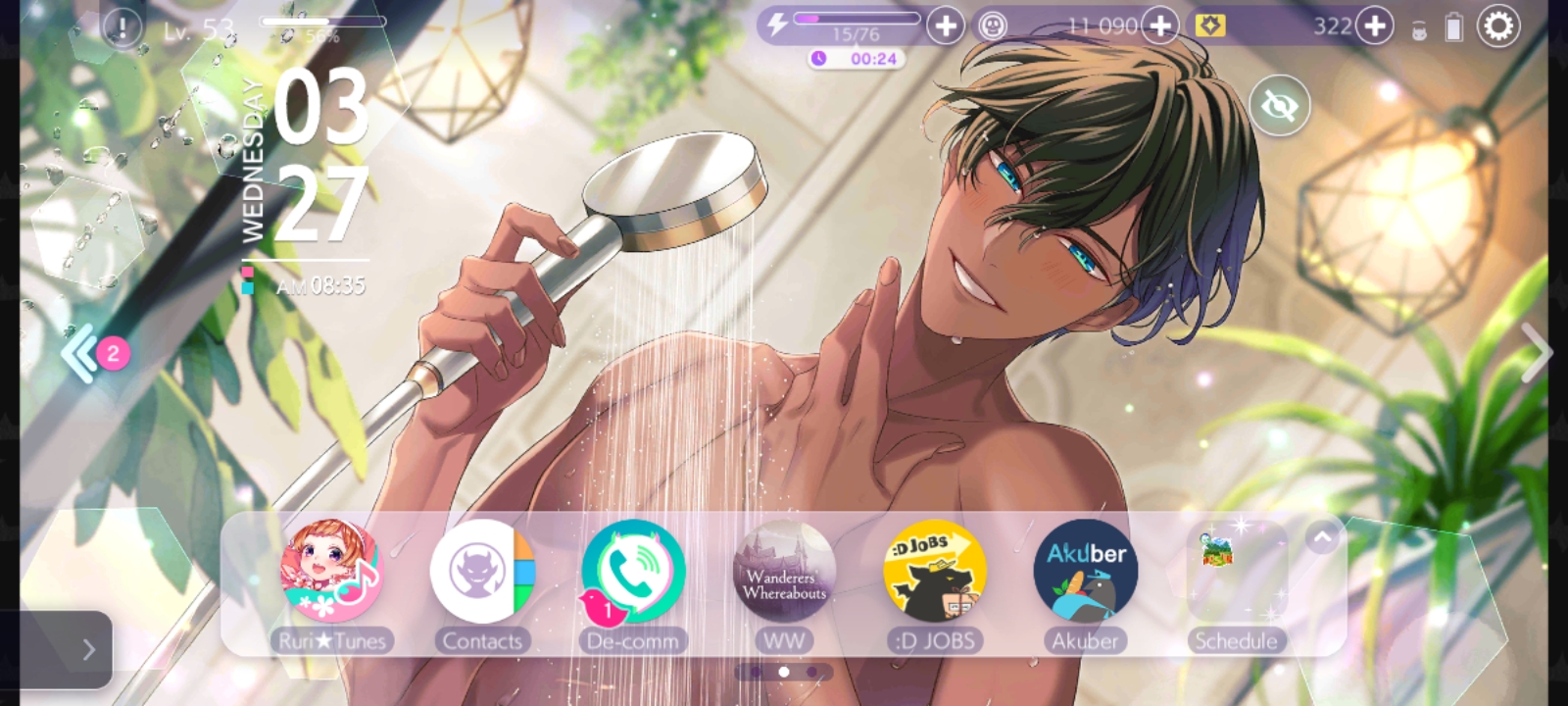Add coins with the 11 090 plus button
1568x706 pixels.
pos(1160,26)
